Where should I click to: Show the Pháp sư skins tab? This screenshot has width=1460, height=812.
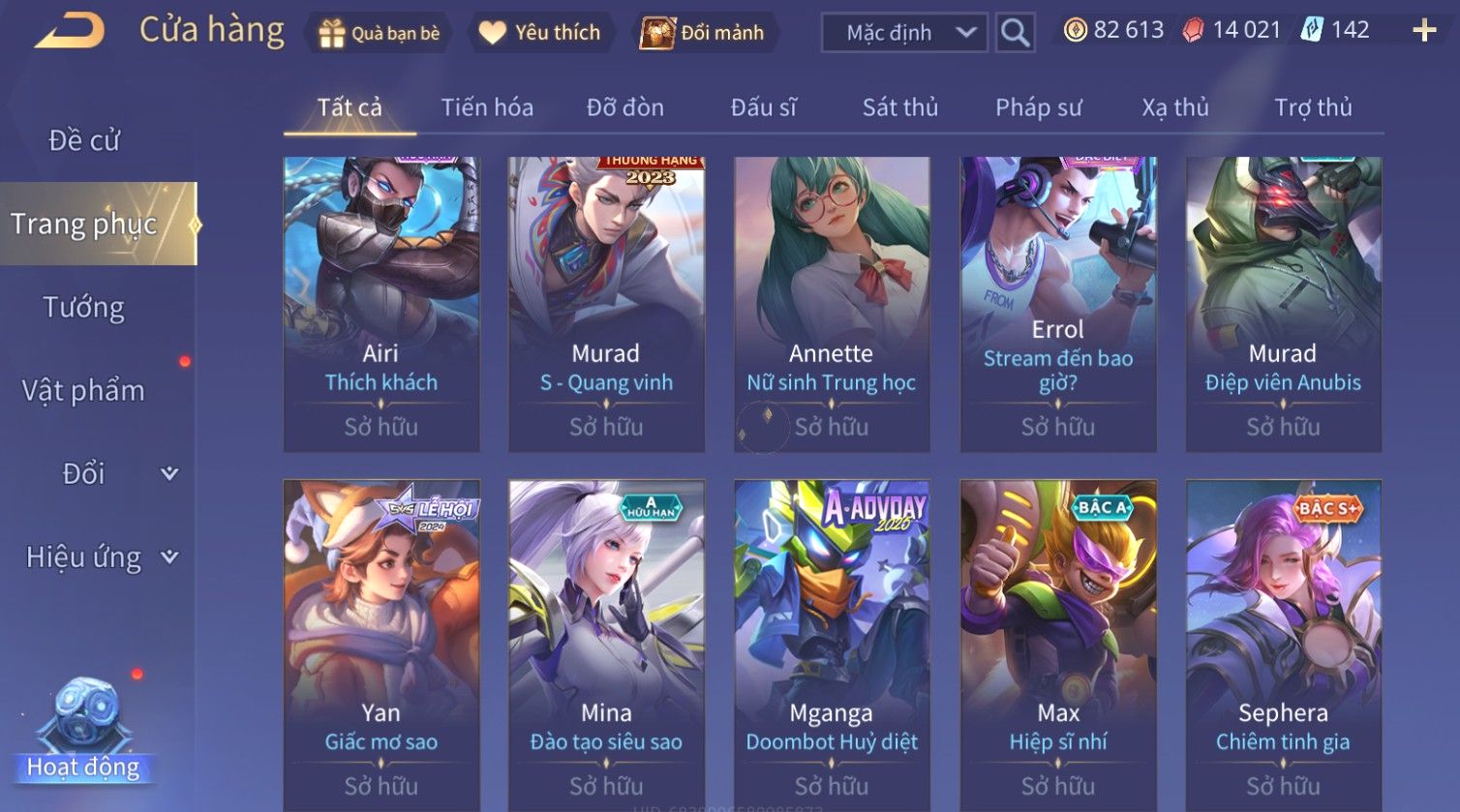1038,107
